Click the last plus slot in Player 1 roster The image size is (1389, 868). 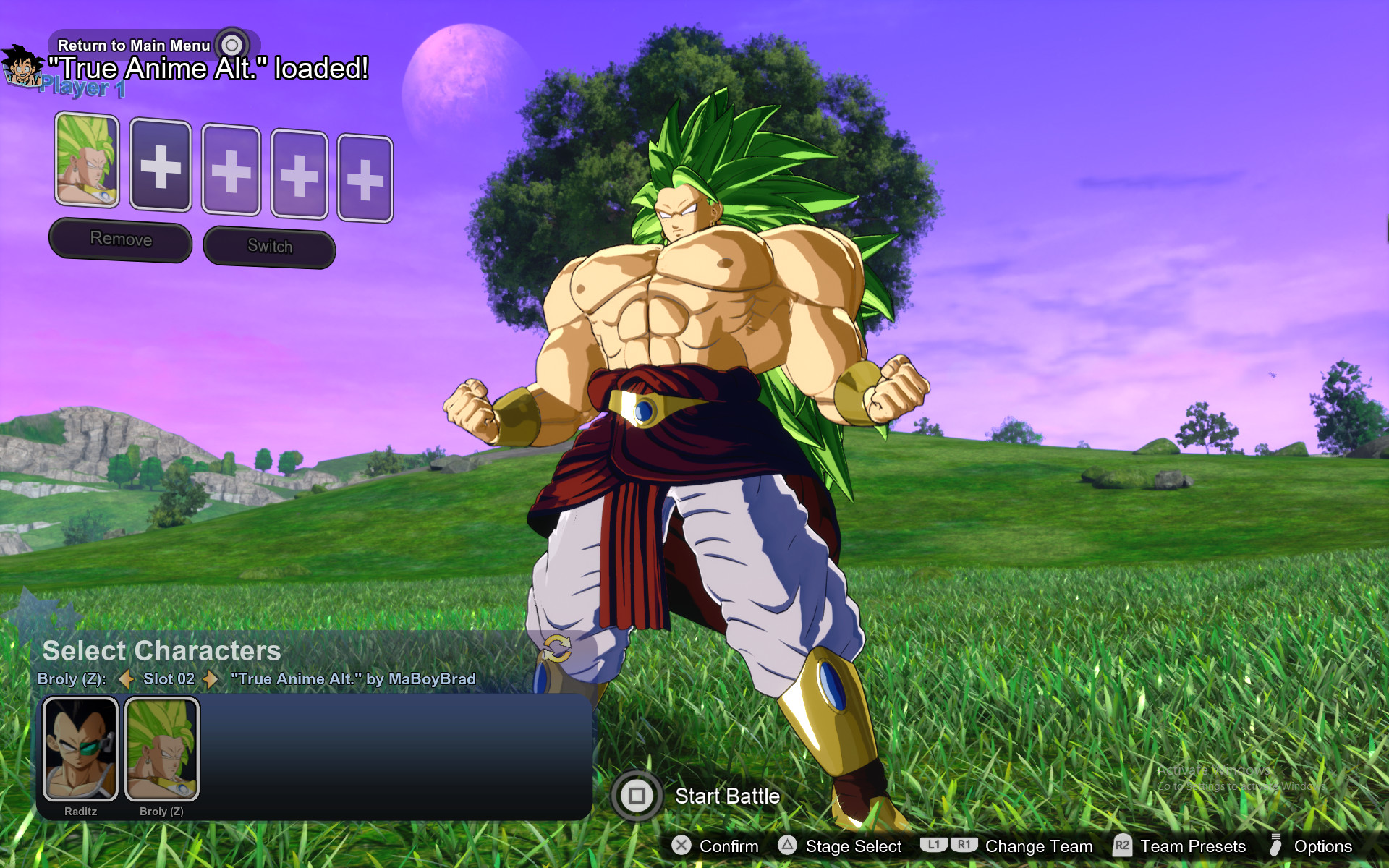click(x=366, y=174)
